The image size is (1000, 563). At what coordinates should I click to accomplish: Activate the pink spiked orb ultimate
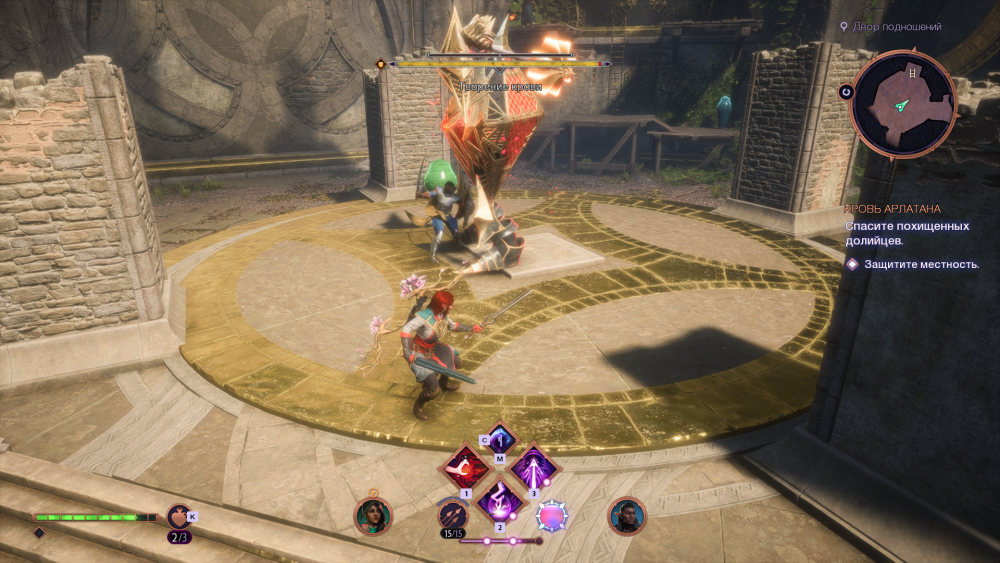pos(551,516)
